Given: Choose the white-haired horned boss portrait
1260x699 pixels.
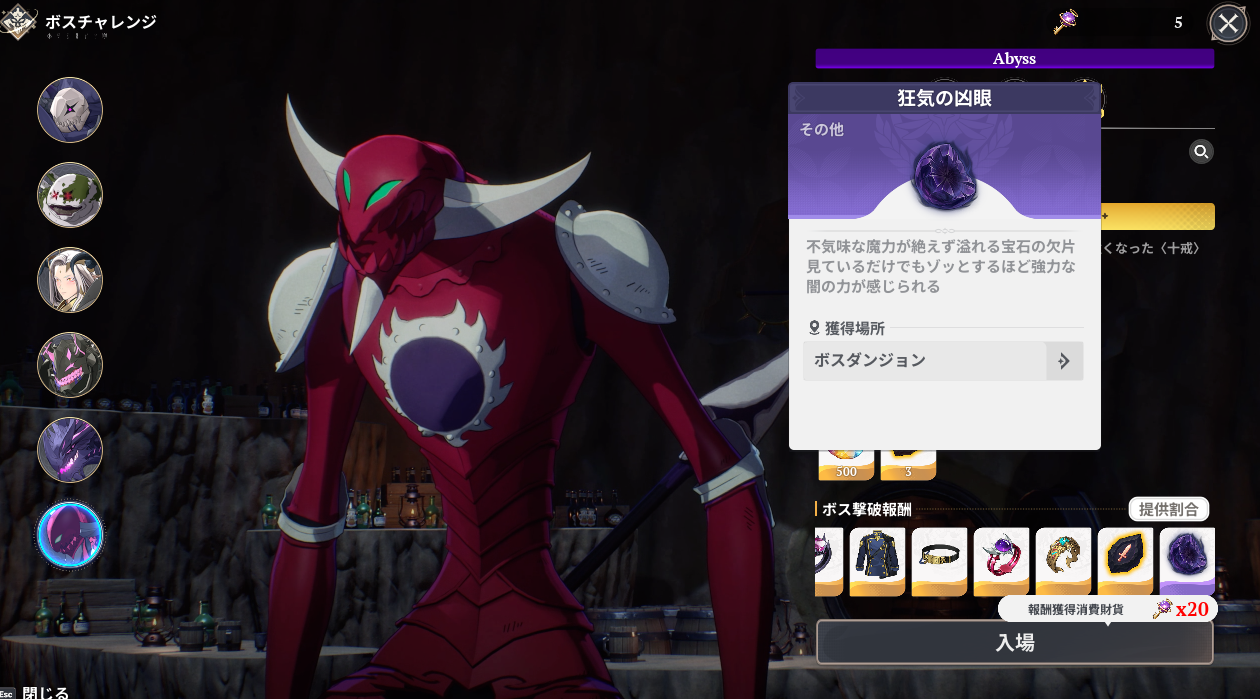Looking at the screenshot, I should point(70,280).
